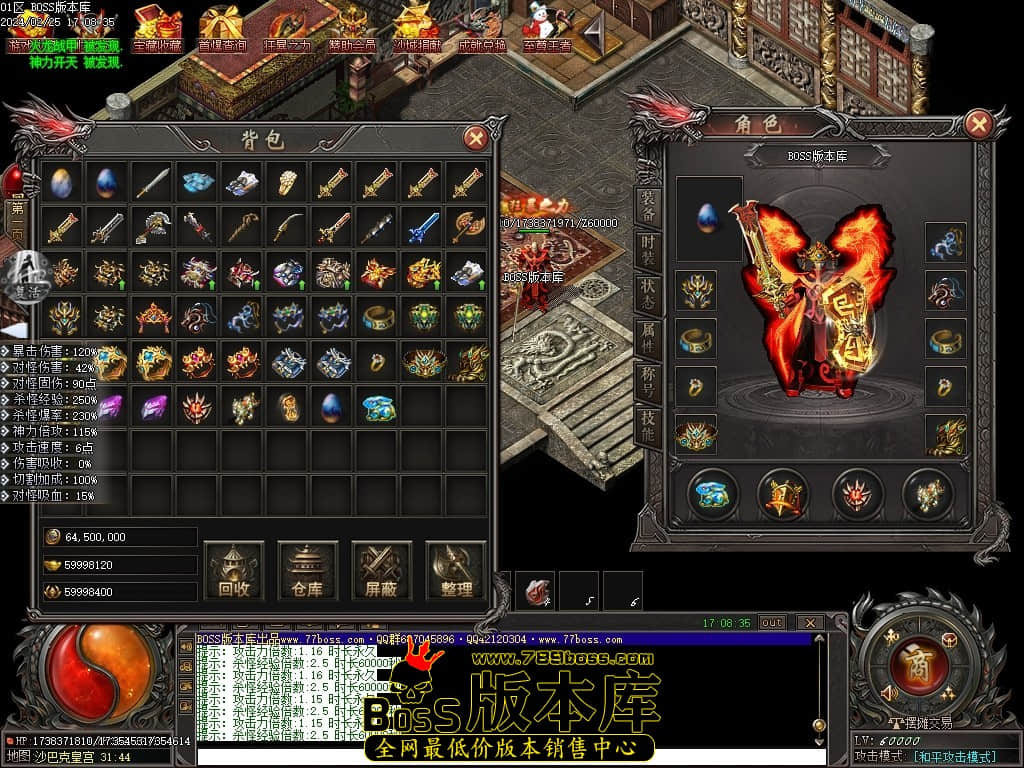Click the 屏蔽 block button
The width and height of the screenshot is (1024, 768).
tap(382, 571)
